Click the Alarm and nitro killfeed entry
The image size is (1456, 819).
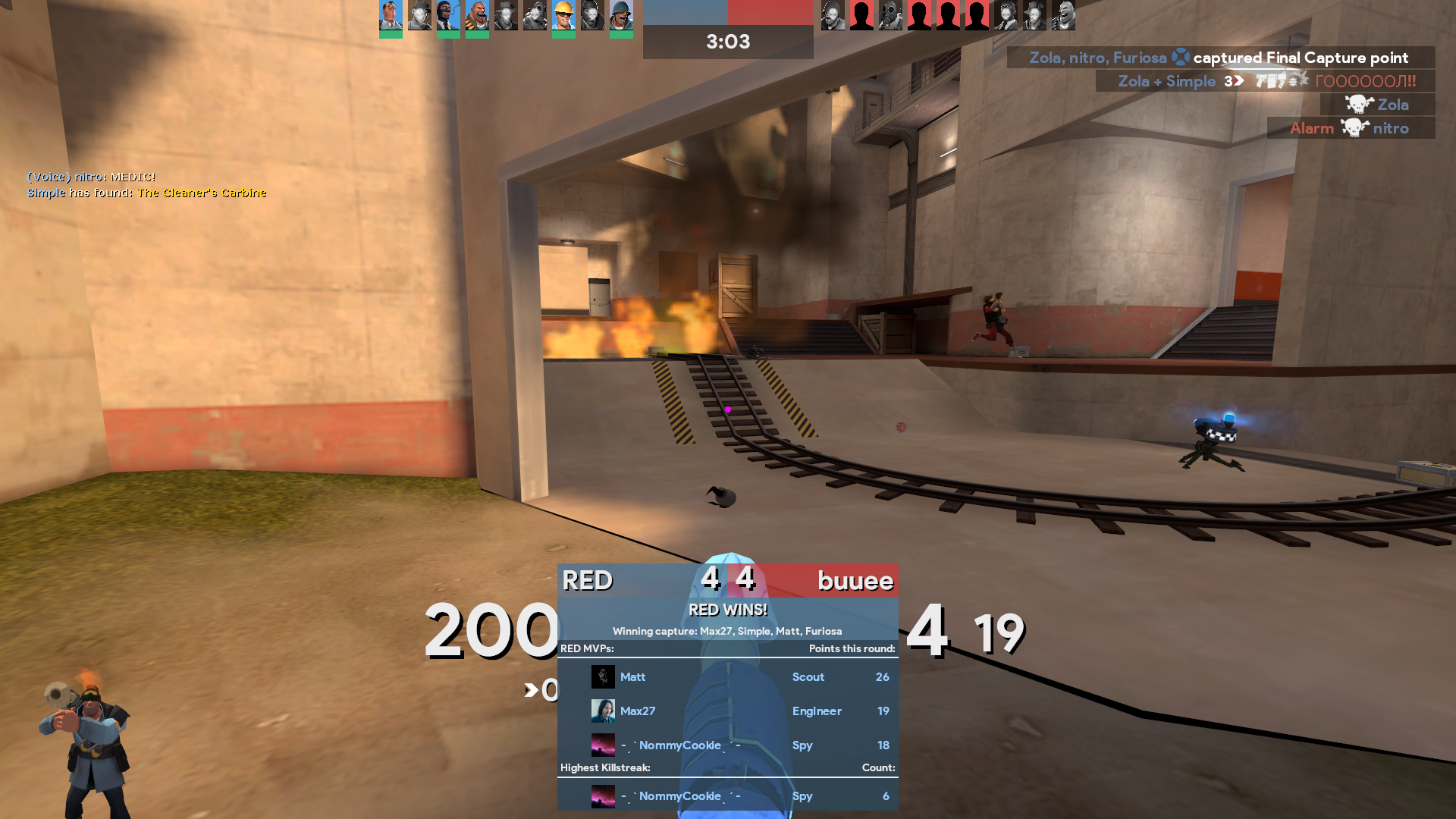click(1350, 128)
